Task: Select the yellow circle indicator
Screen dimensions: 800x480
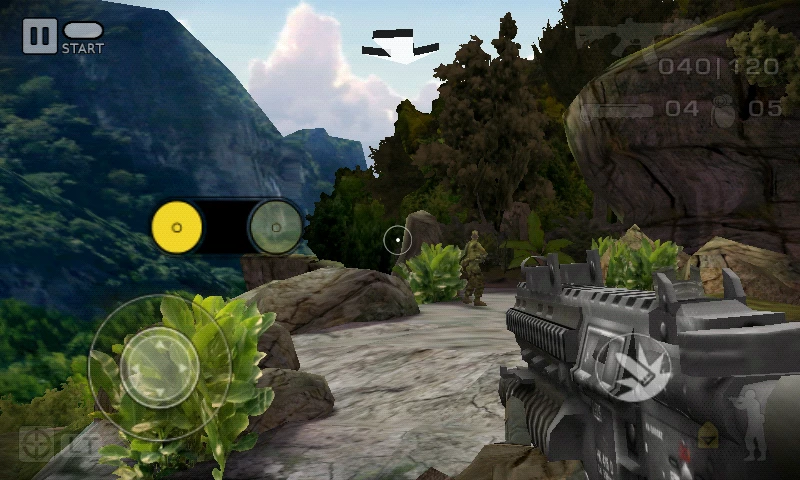Action: pyautogui.click(x=177, y=227)
